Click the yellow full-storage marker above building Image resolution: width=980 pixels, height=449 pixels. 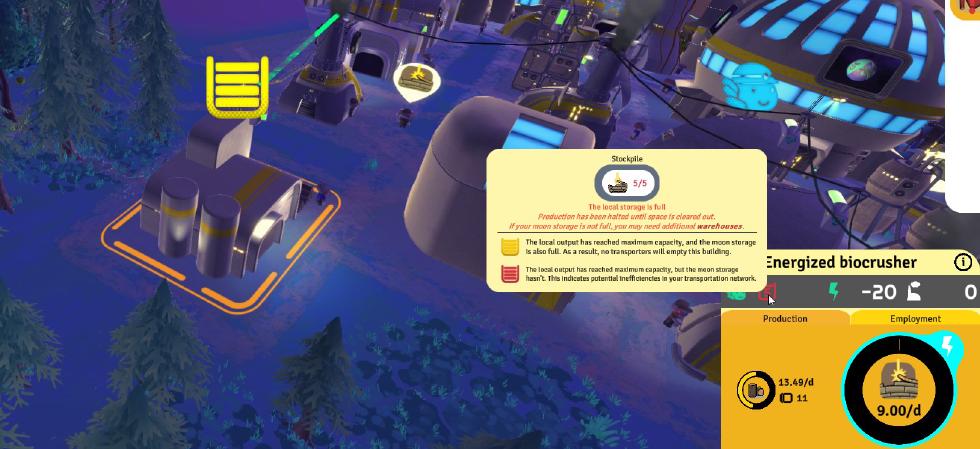click(237, 86)
